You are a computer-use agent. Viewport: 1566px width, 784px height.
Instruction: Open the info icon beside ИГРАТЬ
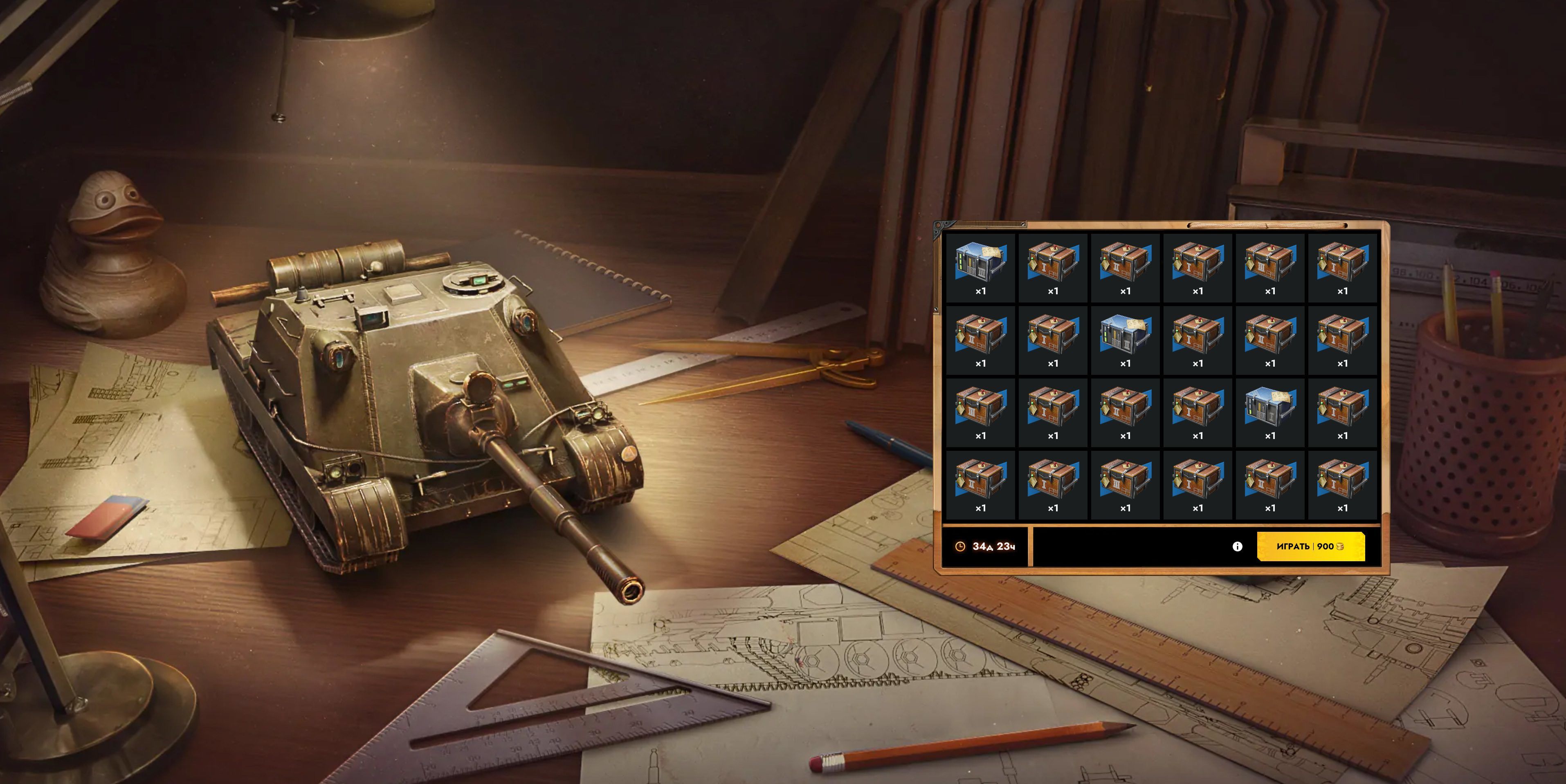[1237, 547]
